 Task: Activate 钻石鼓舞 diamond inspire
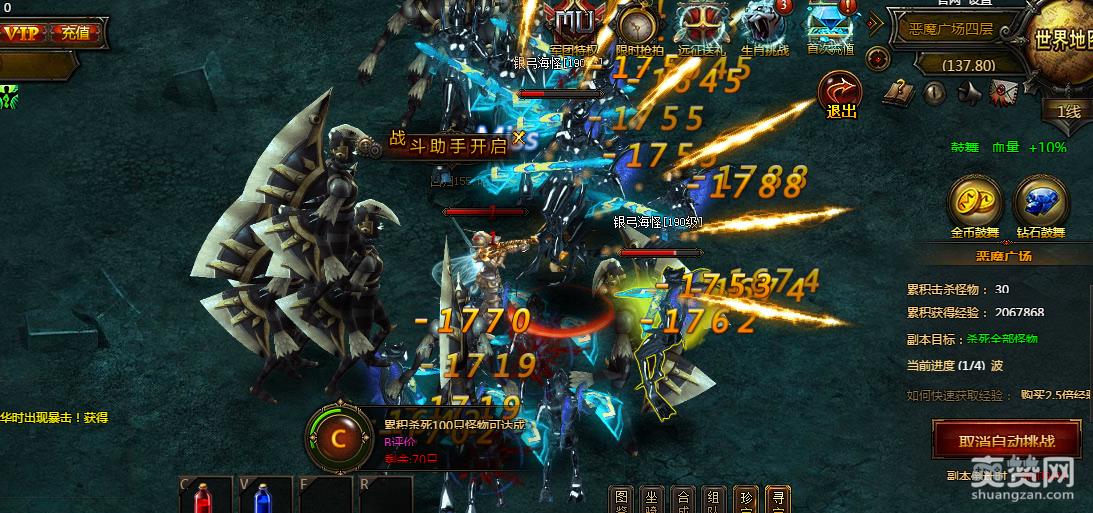[x=1040, y=203]
